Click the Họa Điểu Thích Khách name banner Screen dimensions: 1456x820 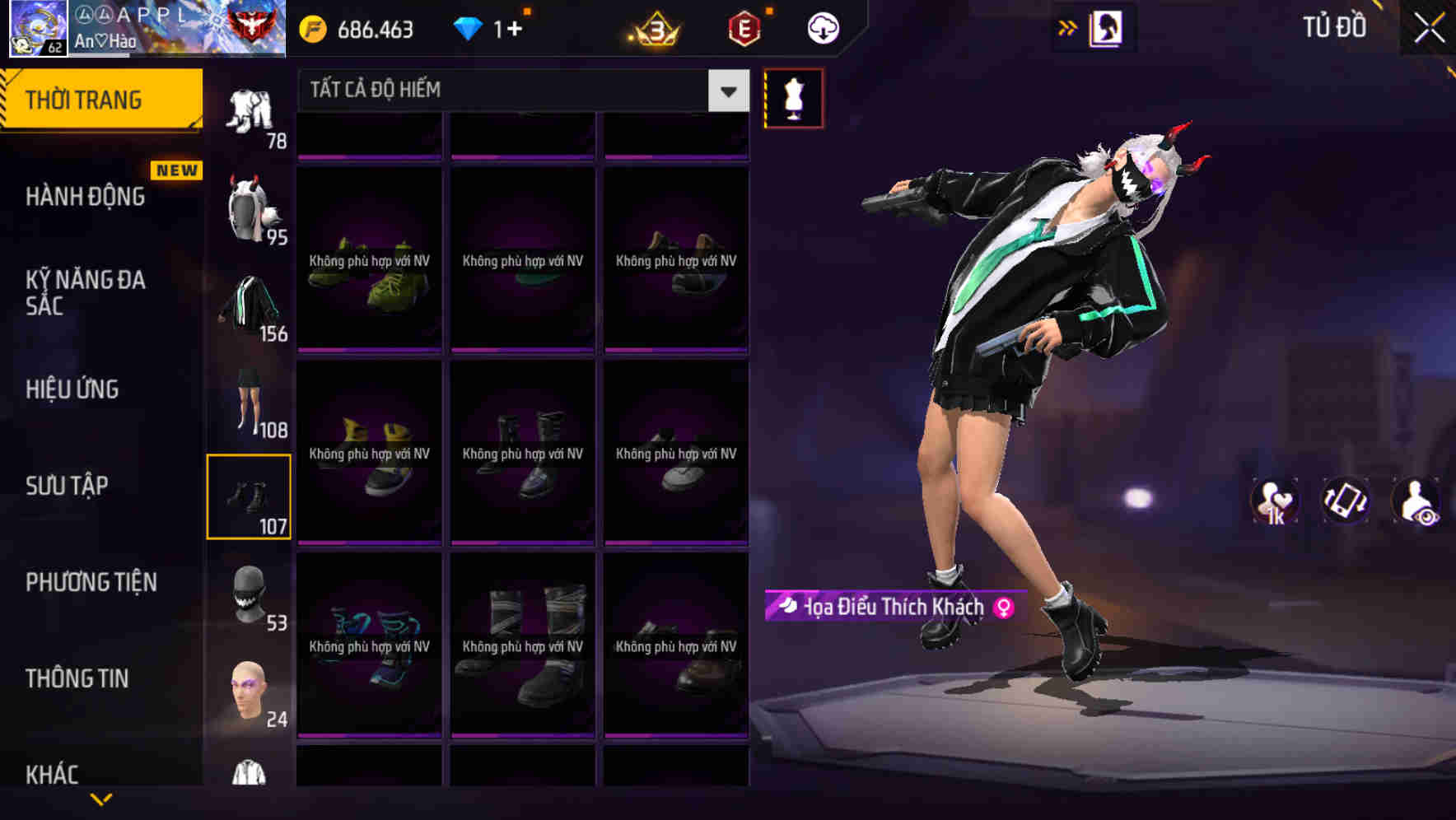tap(894, 607)
